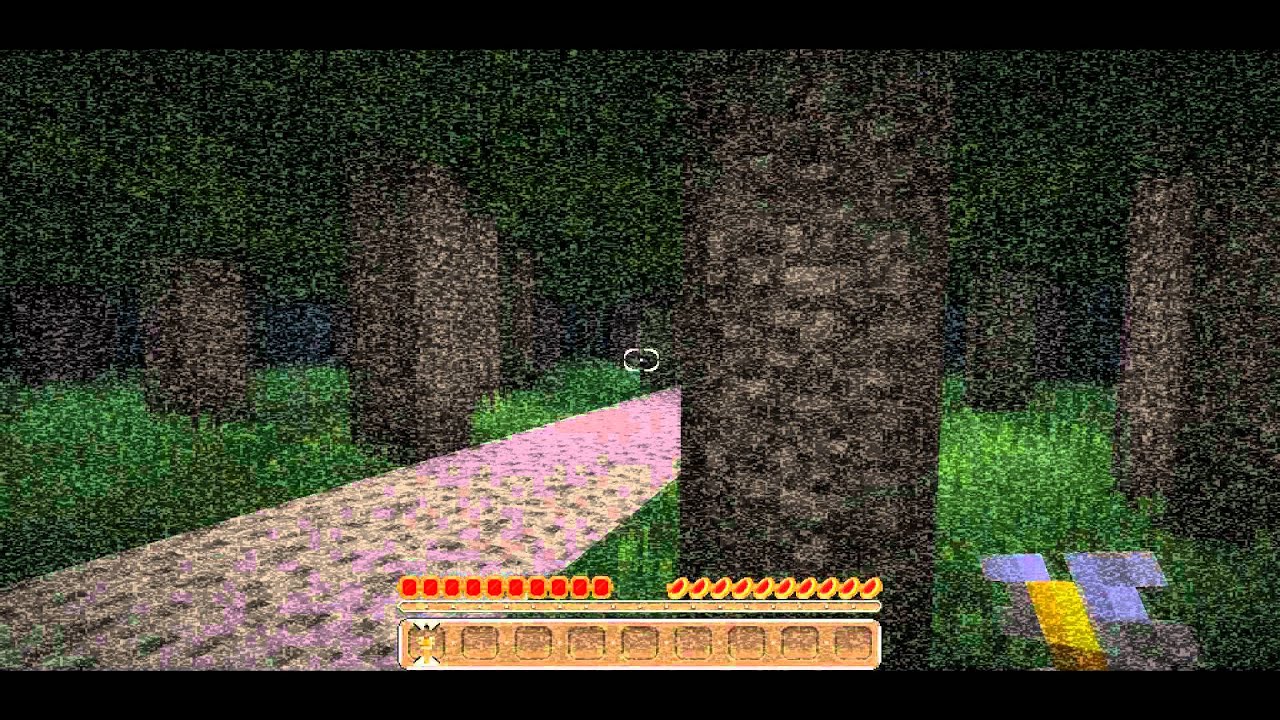The width and height of the screenshot is (1280, 720).
Task: Click the leftmost heart in the health bar
Action: coord(408,587)
